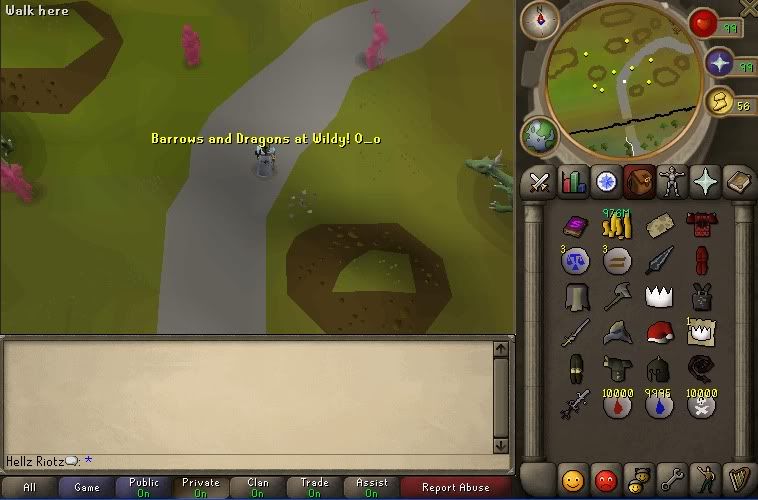Switch to the Skills stats tab
The width and height of the screenshot is (758, 500).
(573, 182)
